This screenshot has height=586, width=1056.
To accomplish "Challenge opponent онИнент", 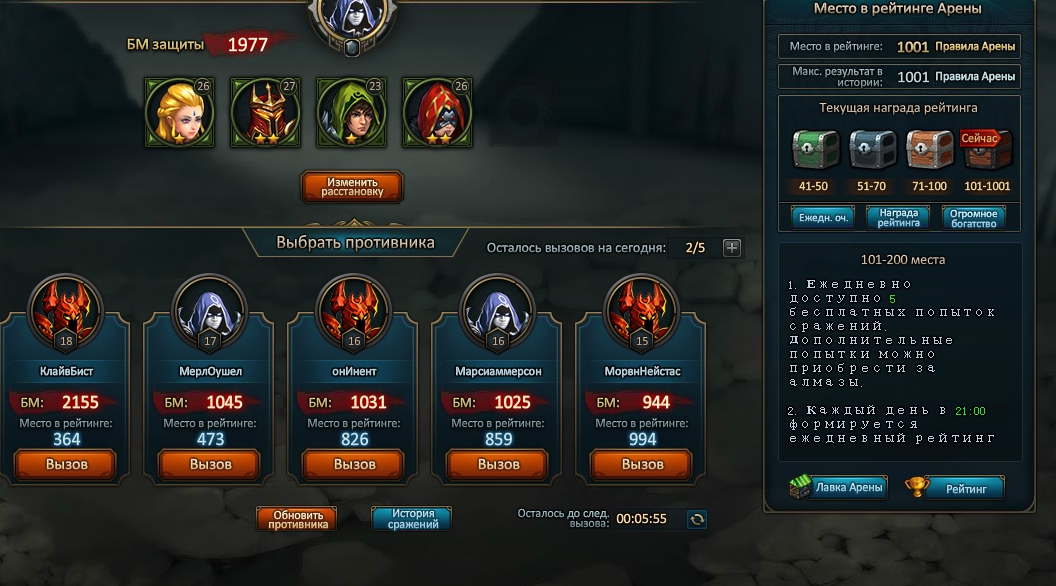I will 354,465.
